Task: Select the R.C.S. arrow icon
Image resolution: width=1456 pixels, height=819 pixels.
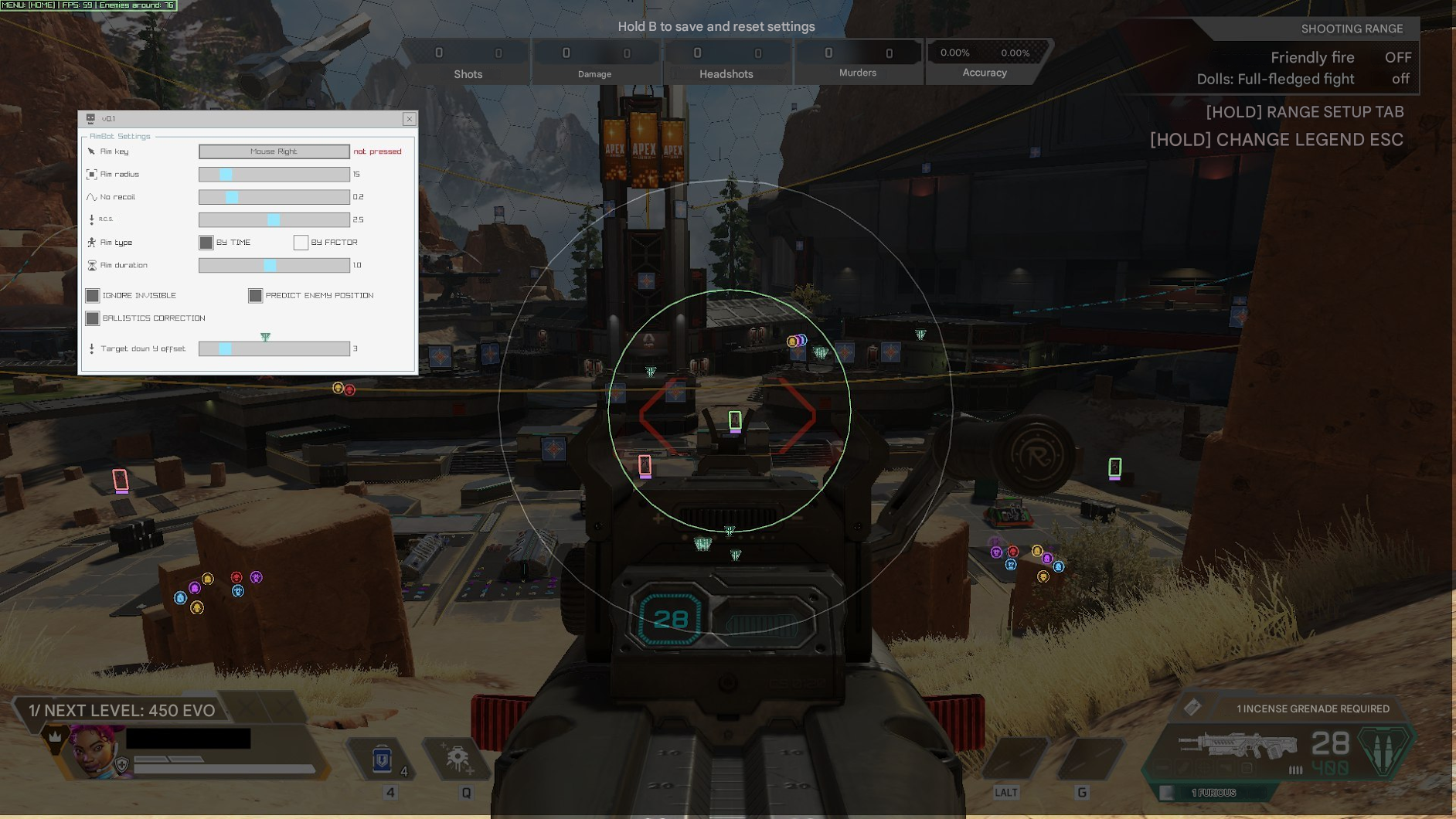Action: pyautogui.click(x=90, y=219)
